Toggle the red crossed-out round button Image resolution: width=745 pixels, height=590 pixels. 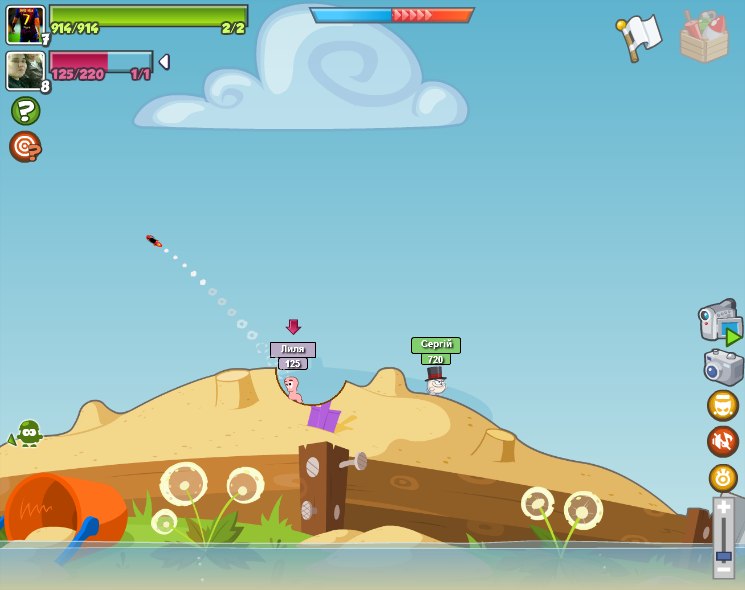click(x=722, y=441)
